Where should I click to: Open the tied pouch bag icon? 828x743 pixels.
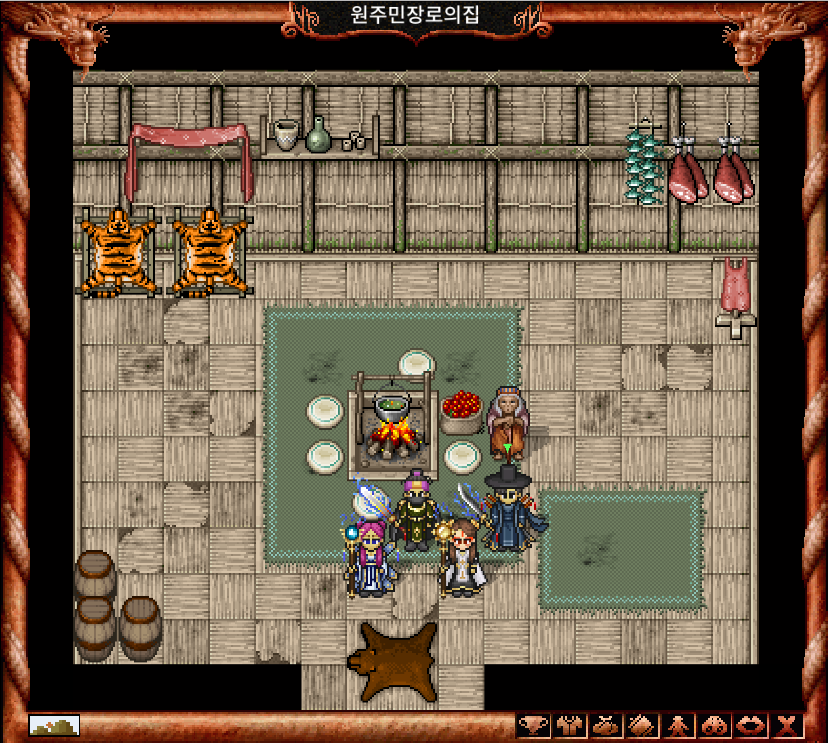(x=604, y=726)
